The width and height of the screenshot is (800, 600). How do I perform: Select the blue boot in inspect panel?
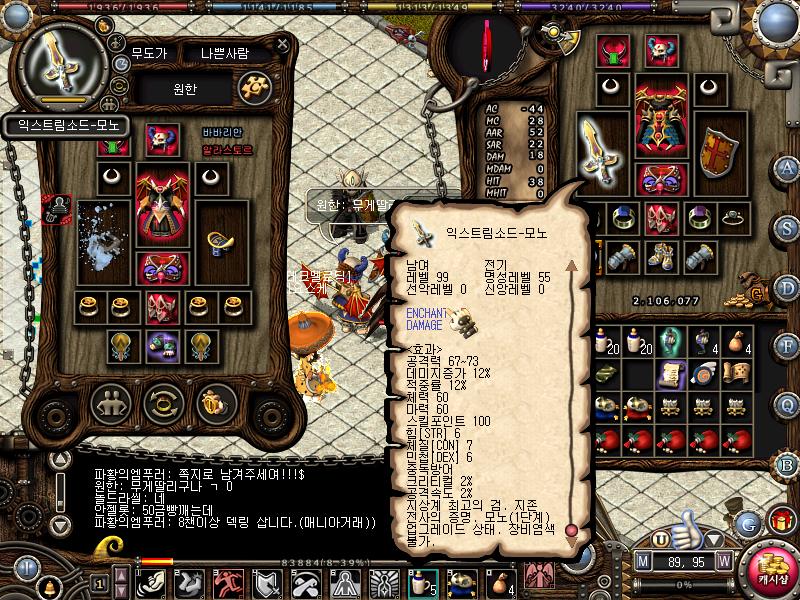click(x=217, y=241)
